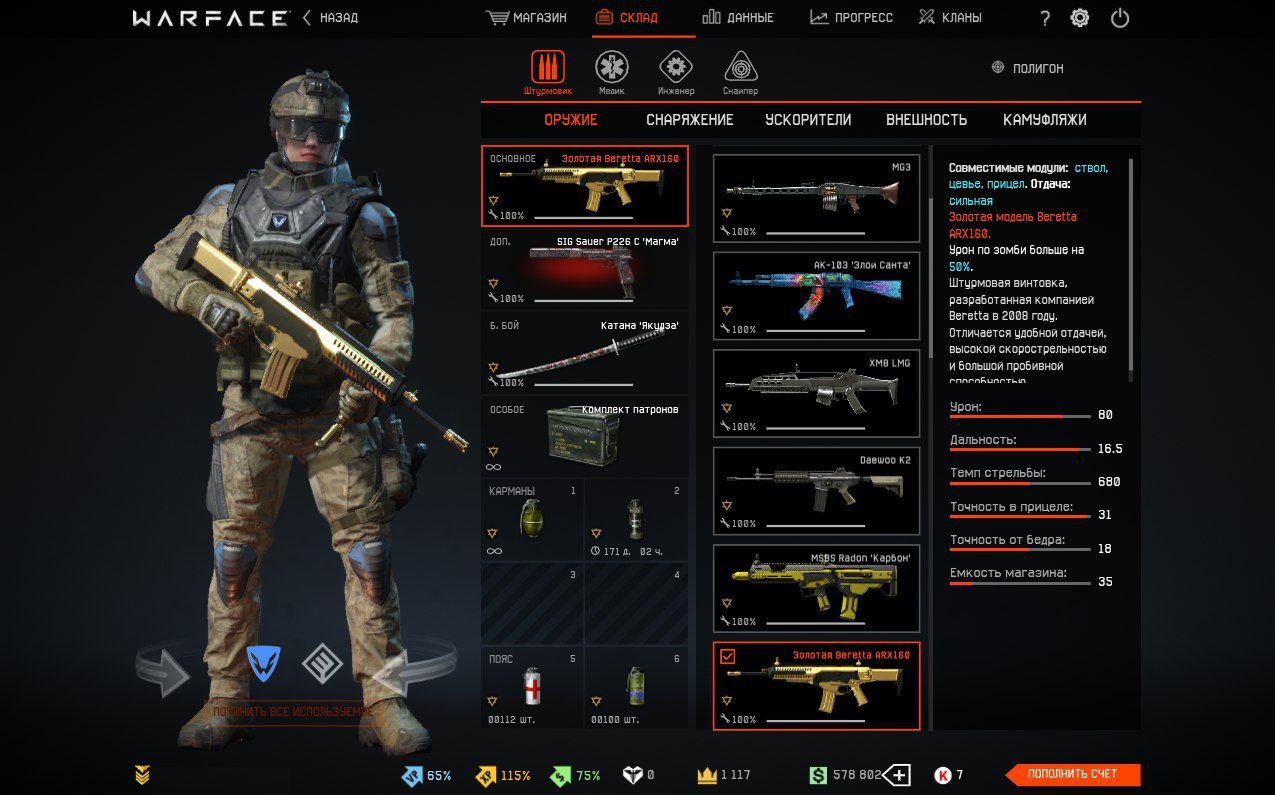The image size is (1275, 795).
Task: Click the power quit icon
Action: click(x=1120, y=18)
